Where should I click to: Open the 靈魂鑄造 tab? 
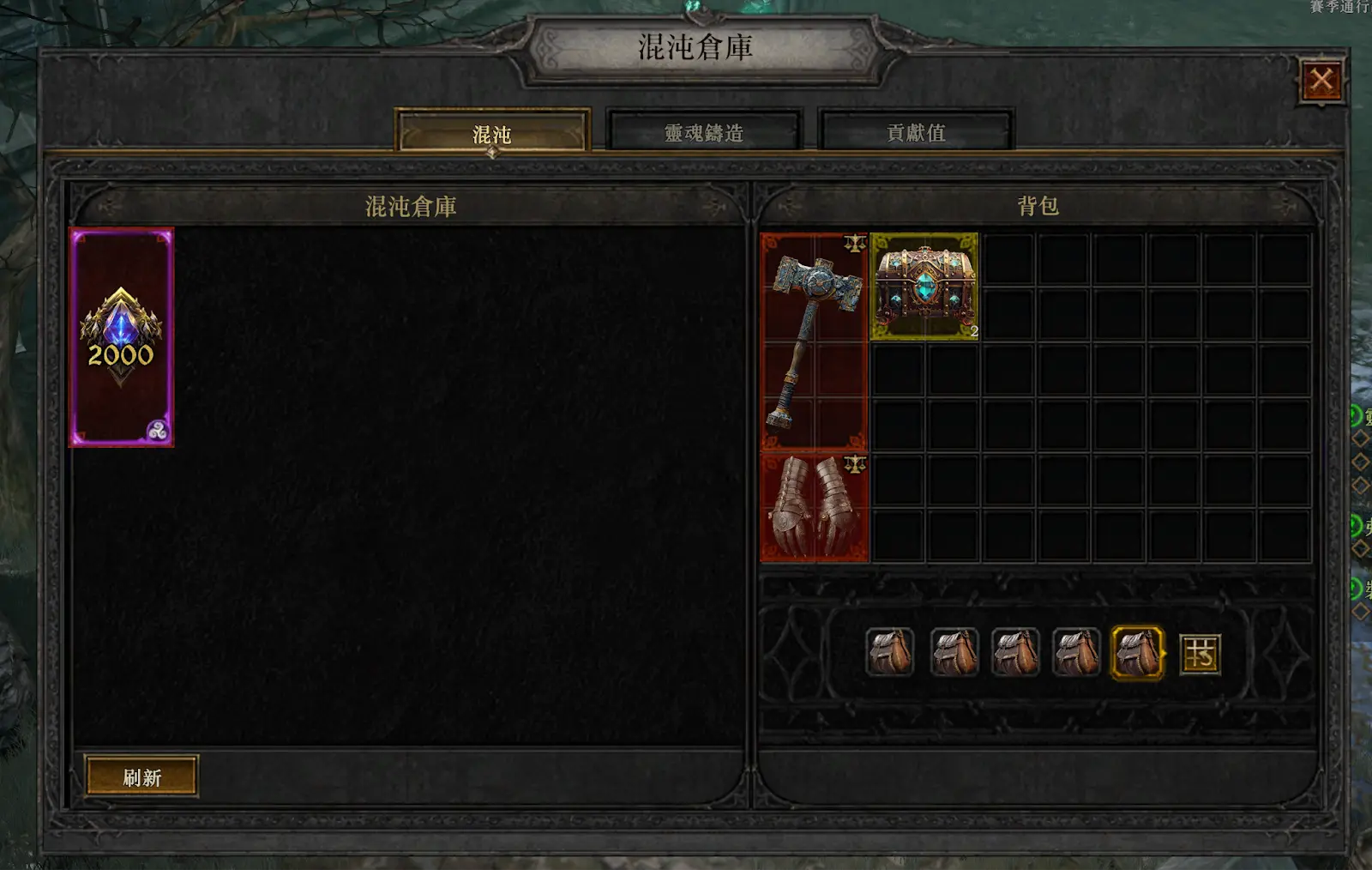pyautogui.click(x=704, y=132)
